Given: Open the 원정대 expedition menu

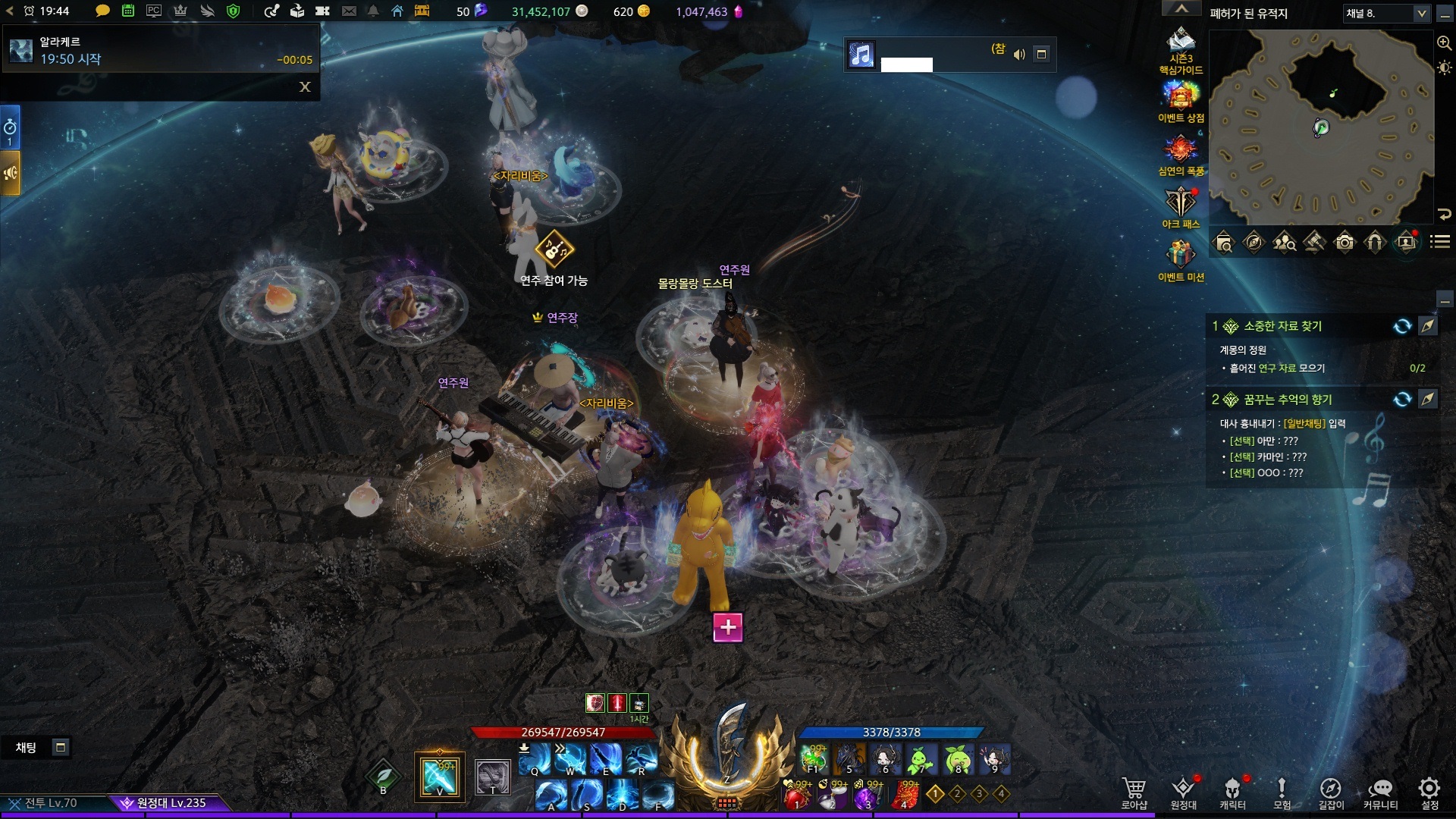Looking at the screenshot, I should pos(1183,792).
